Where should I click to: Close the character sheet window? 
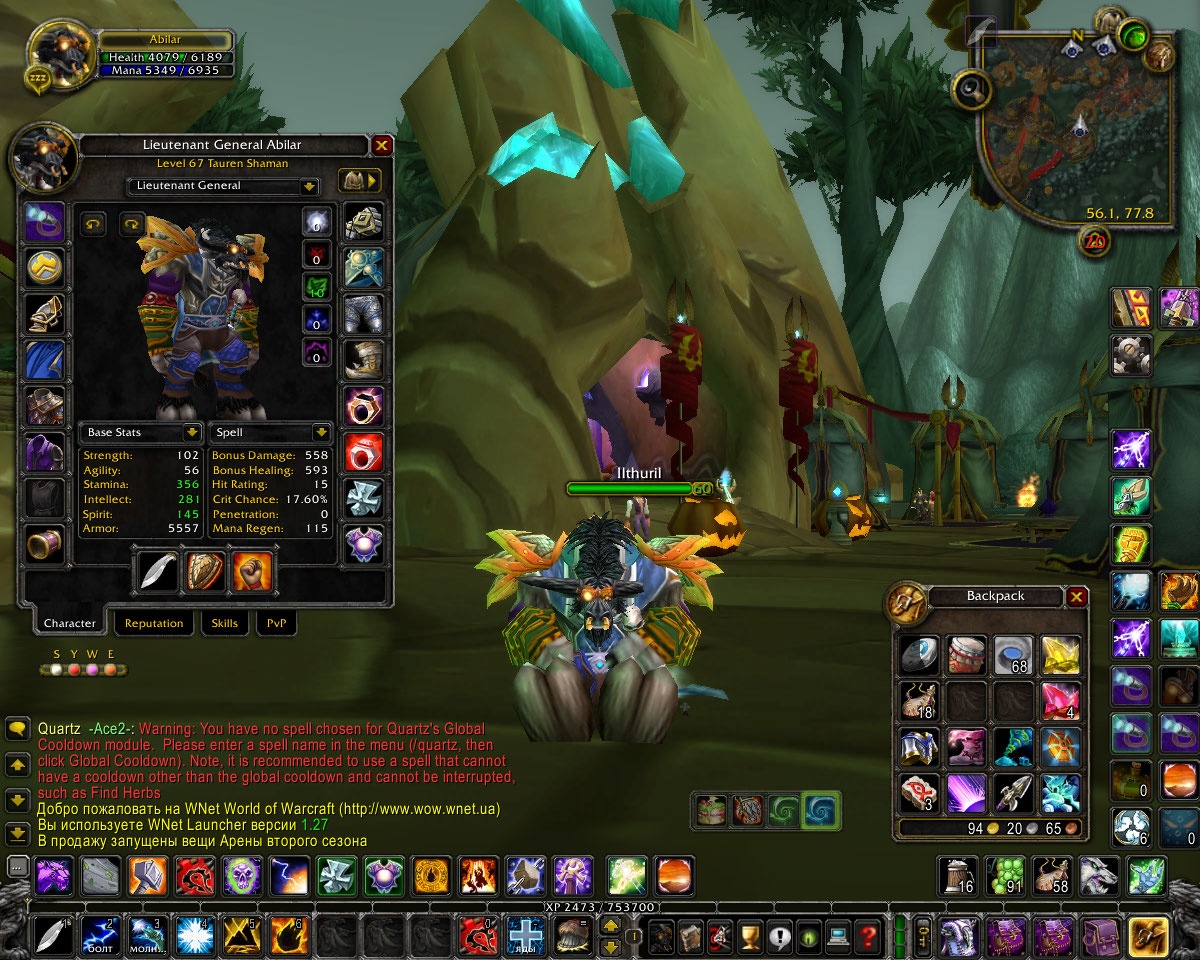click(x=381, y=146)
